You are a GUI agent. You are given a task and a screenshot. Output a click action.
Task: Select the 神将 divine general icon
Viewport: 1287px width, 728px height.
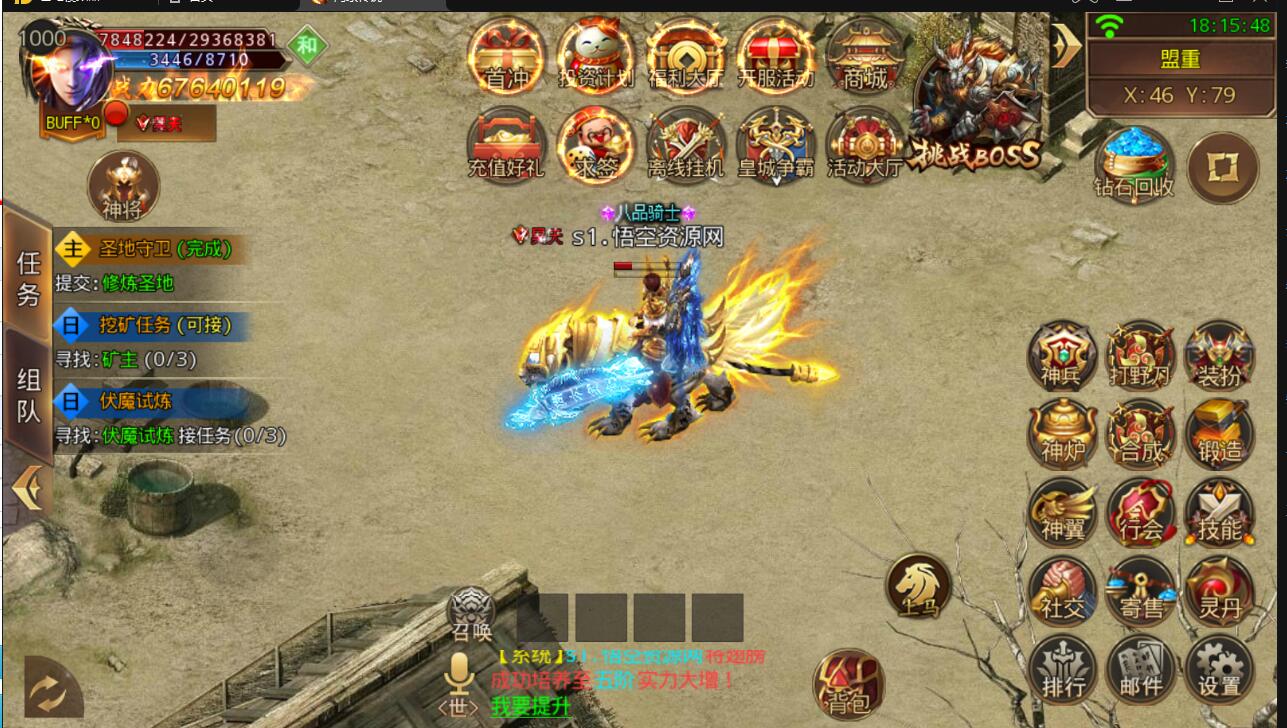pos(123,187)
